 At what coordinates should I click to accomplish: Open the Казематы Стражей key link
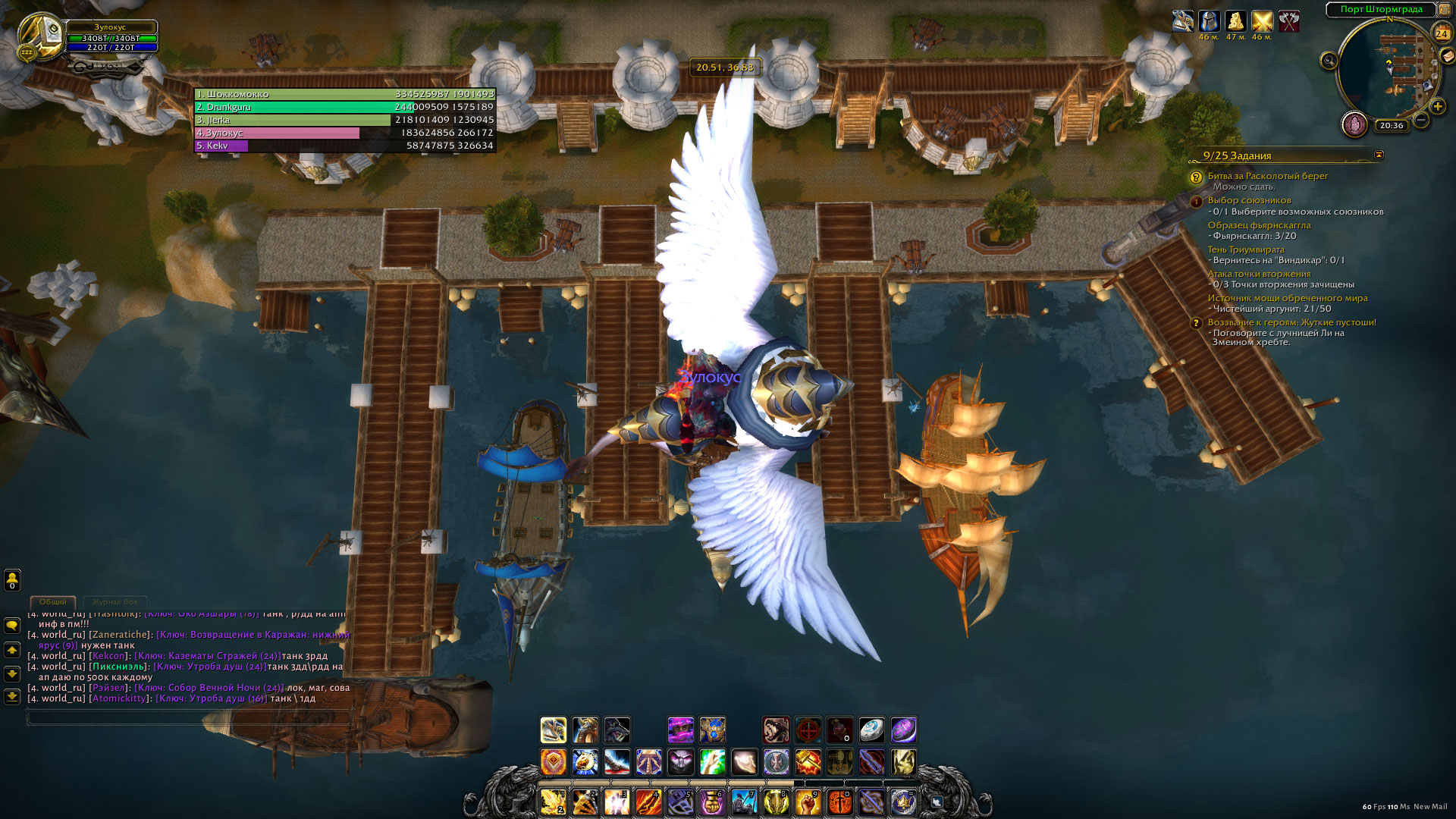tap(207, 656)
